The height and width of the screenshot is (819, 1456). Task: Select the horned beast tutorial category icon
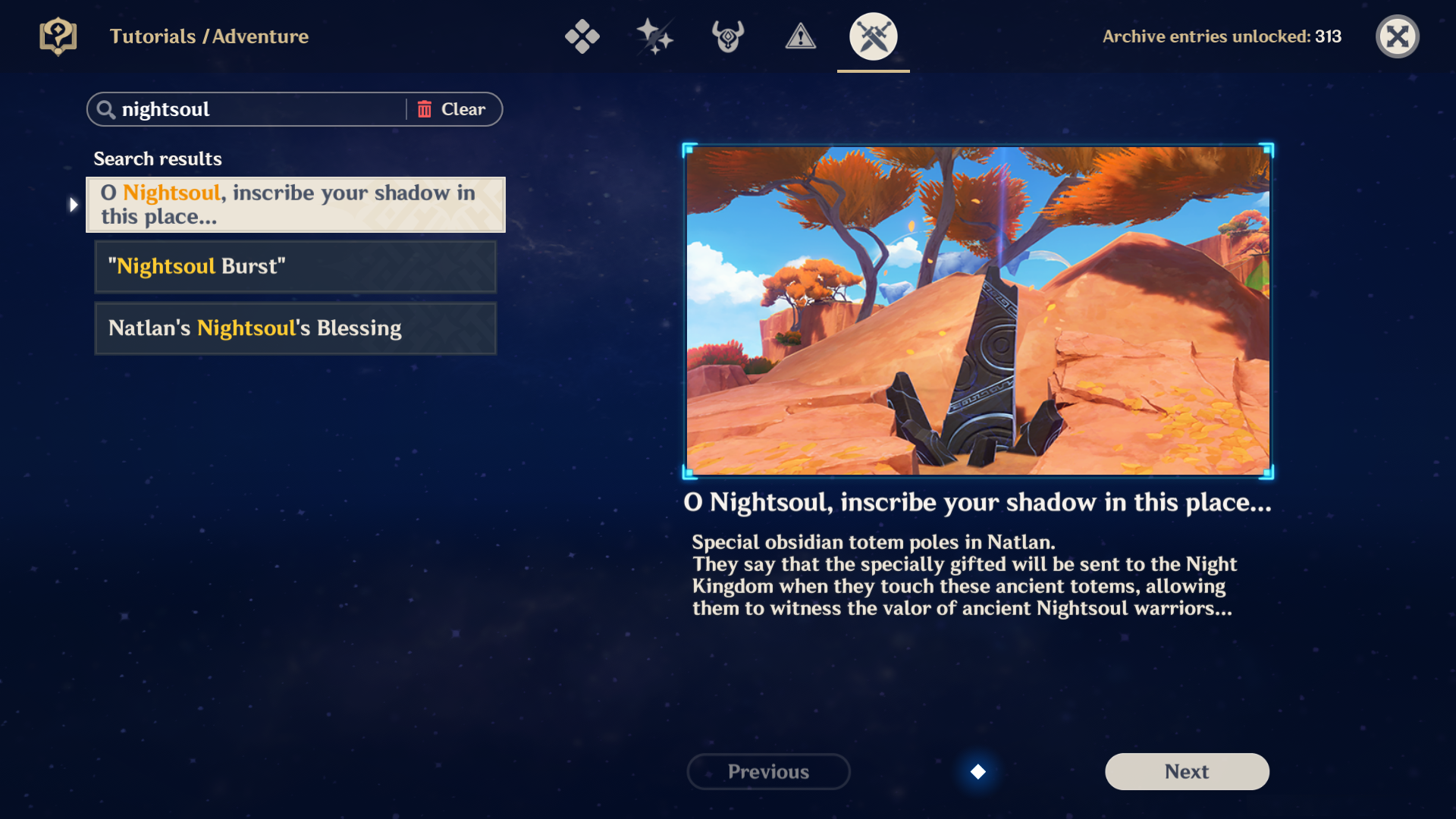coord(726,36)
